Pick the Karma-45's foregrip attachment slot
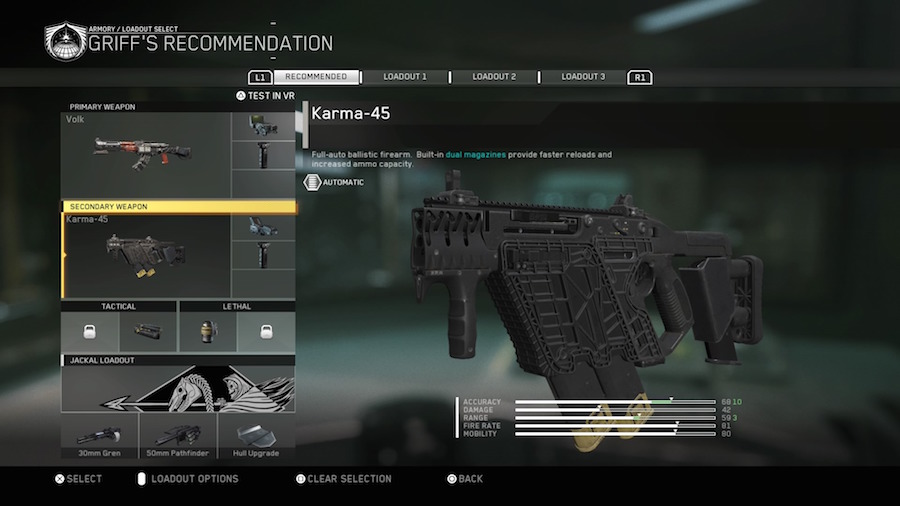Image resolution: width=900 pixels, height=506 pixels. (x=263, y=256)
